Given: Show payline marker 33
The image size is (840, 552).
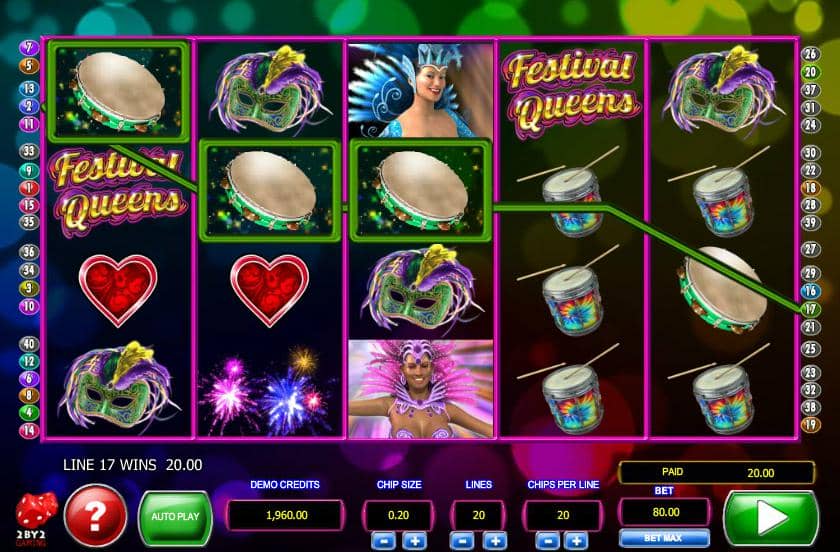Looking at the screenshot, I should (x=28, y=152).
